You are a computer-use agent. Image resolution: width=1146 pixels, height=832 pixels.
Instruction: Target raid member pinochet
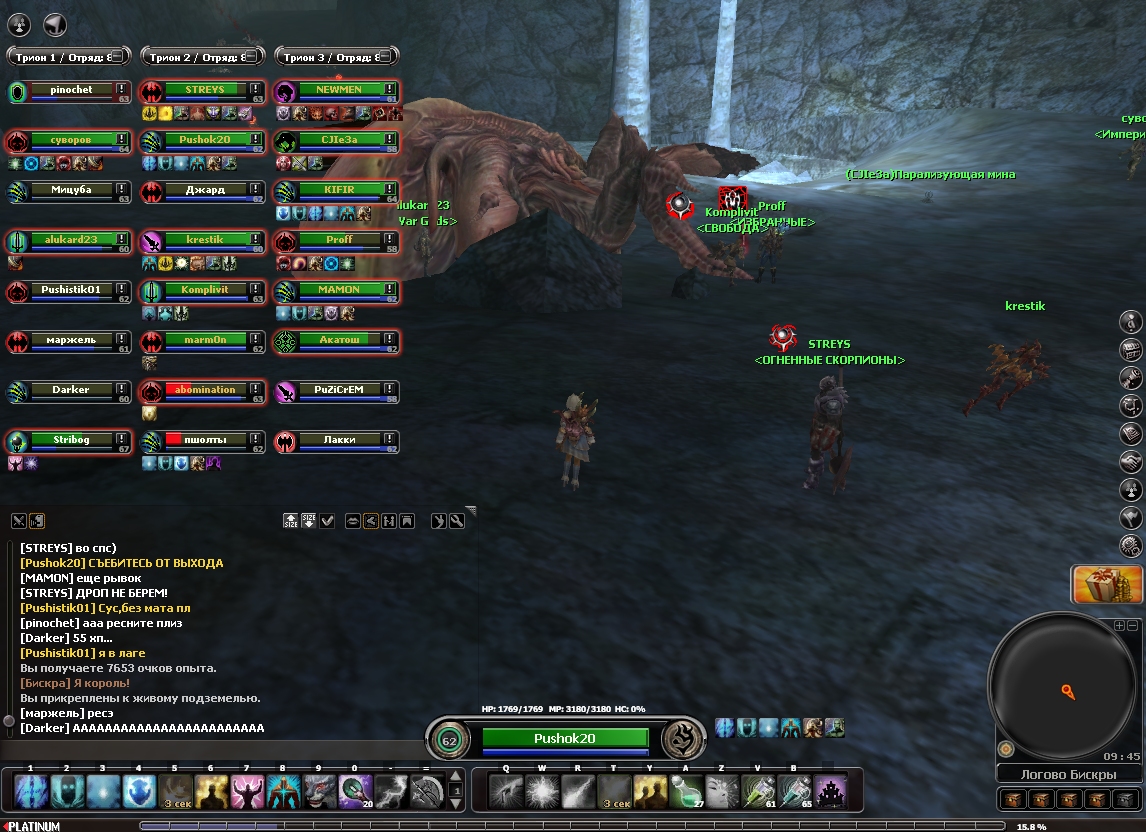click(x=71, y=90)
